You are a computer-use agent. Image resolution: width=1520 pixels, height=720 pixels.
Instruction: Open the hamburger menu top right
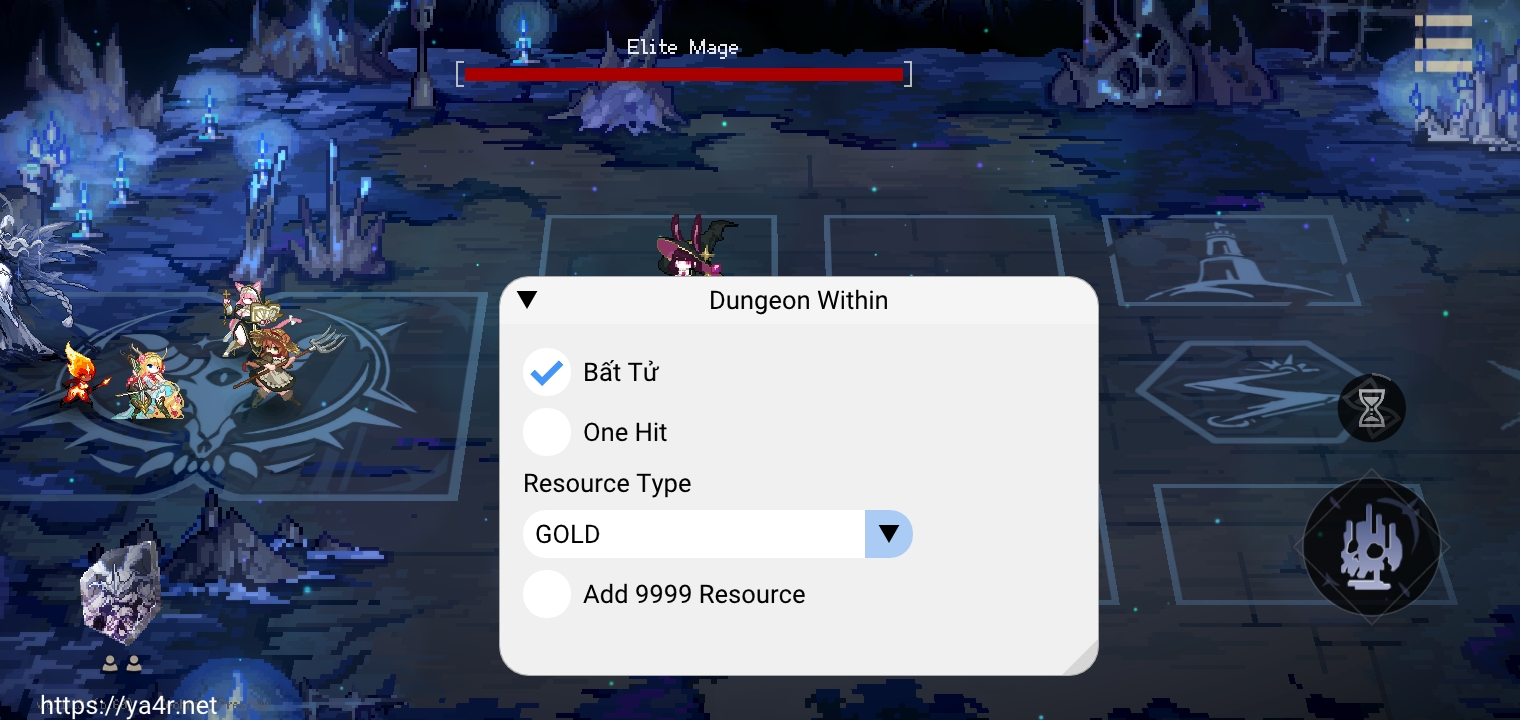tap(1444, 41)
